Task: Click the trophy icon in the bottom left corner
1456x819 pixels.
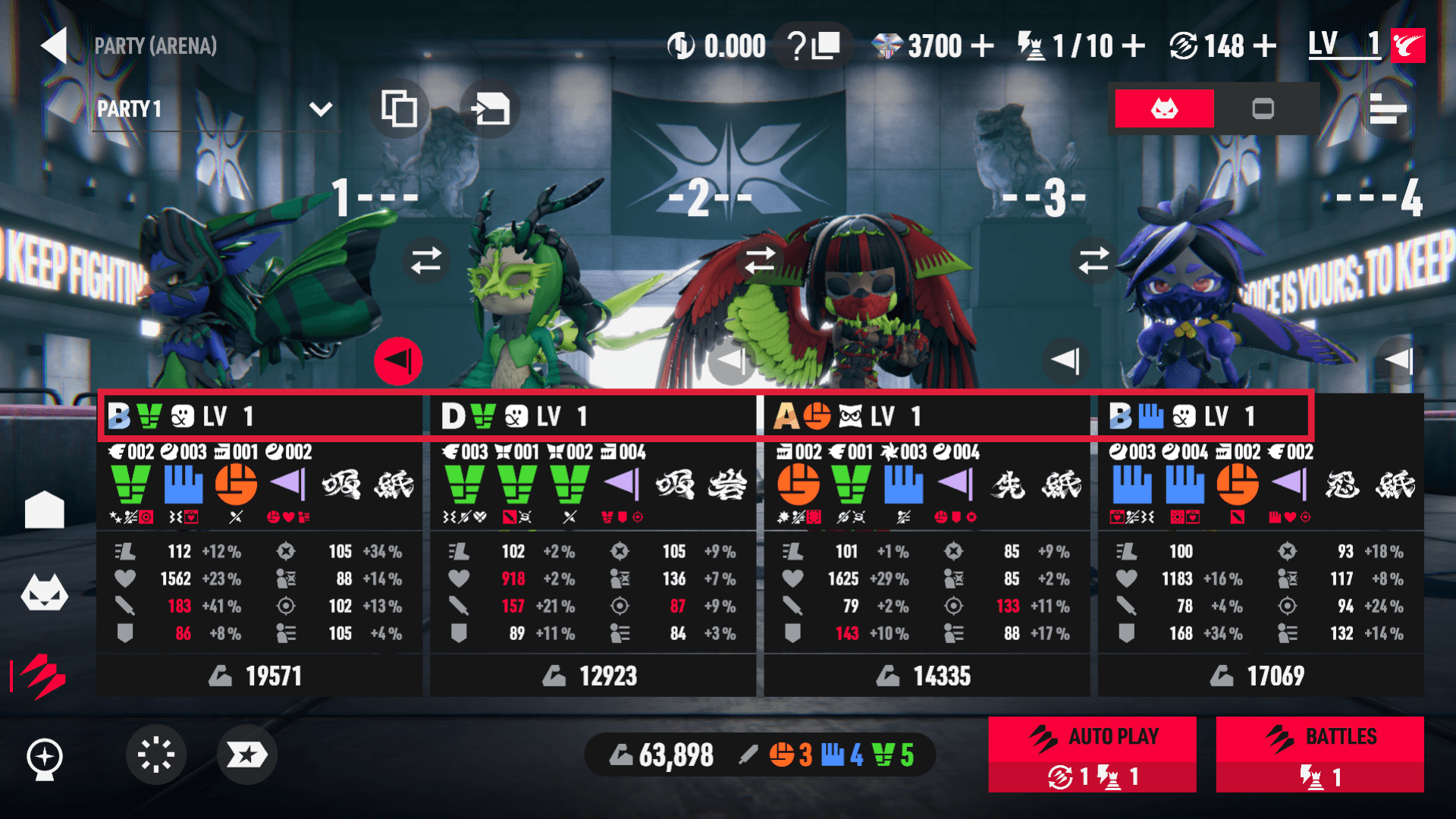Action: 45,755
